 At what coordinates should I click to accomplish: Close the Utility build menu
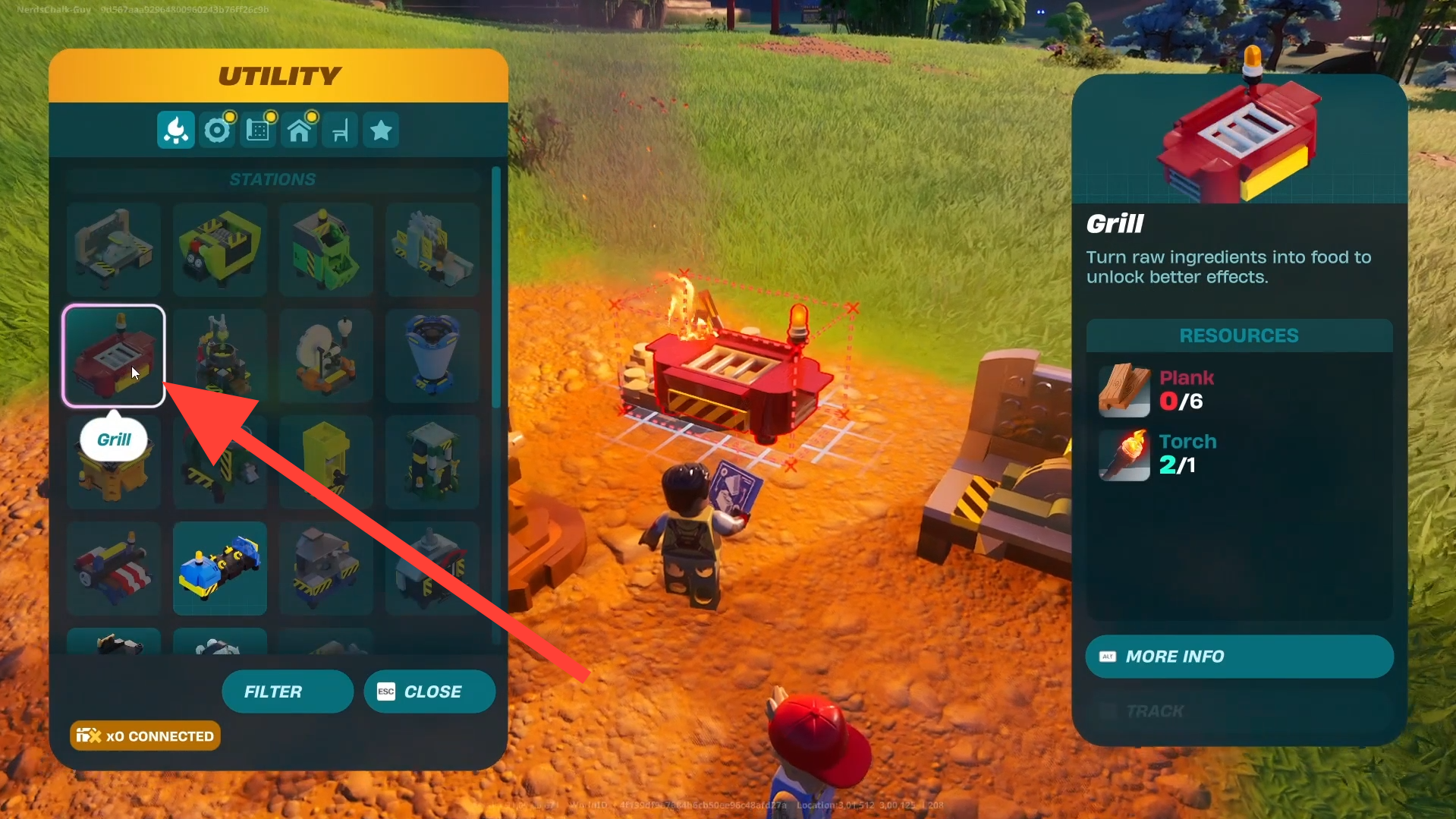(x=429, y=691)
